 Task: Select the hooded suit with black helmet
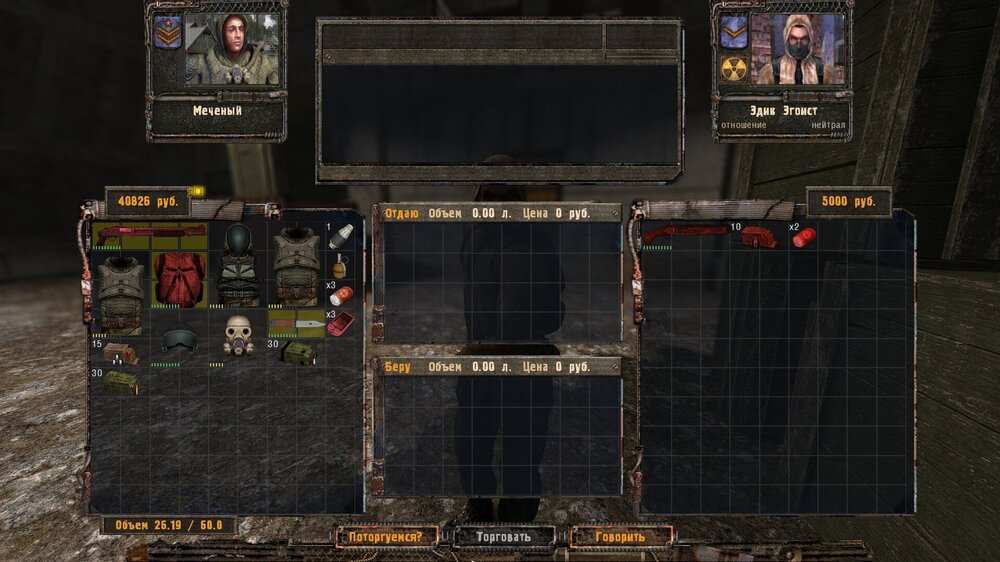coord(238,265)
